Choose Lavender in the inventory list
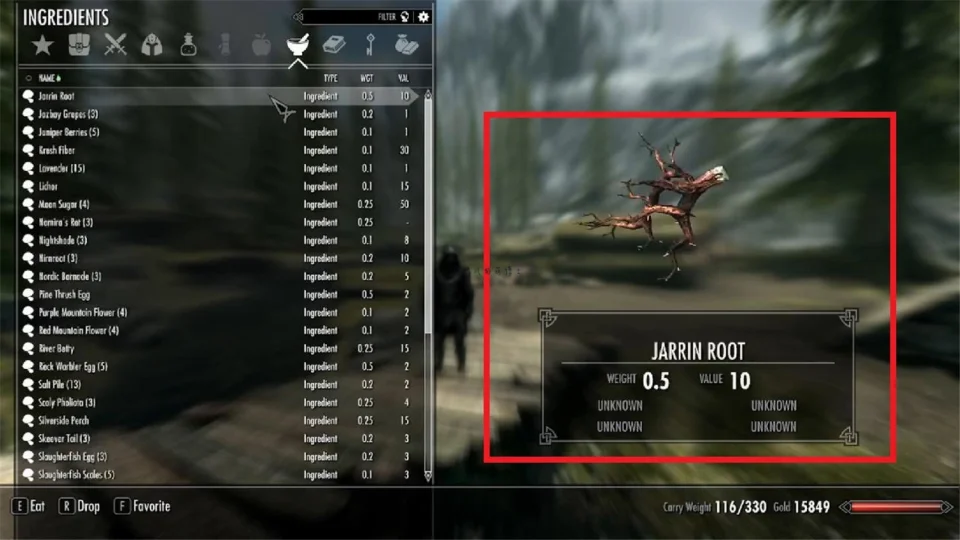Screen dimensions: 960x540 (60, 168)
